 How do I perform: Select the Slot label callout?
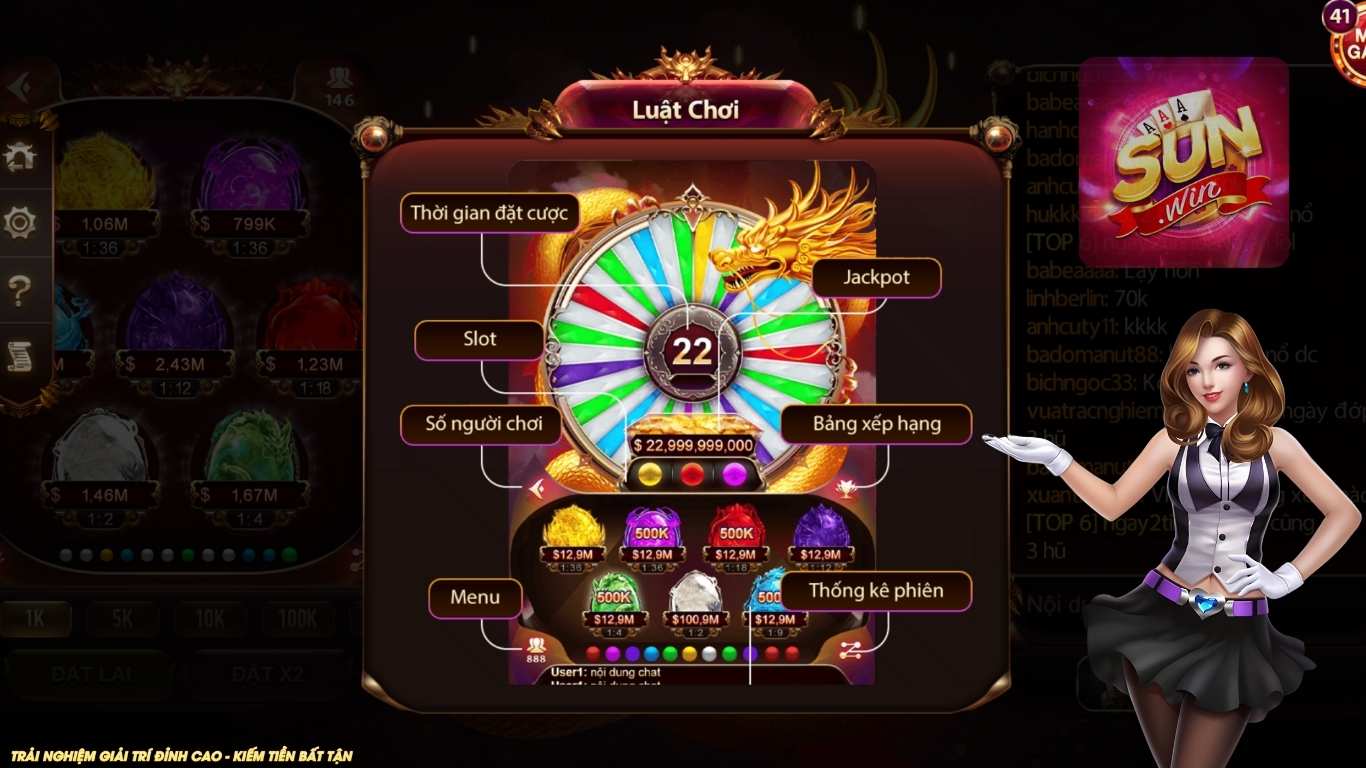point(479,339)
